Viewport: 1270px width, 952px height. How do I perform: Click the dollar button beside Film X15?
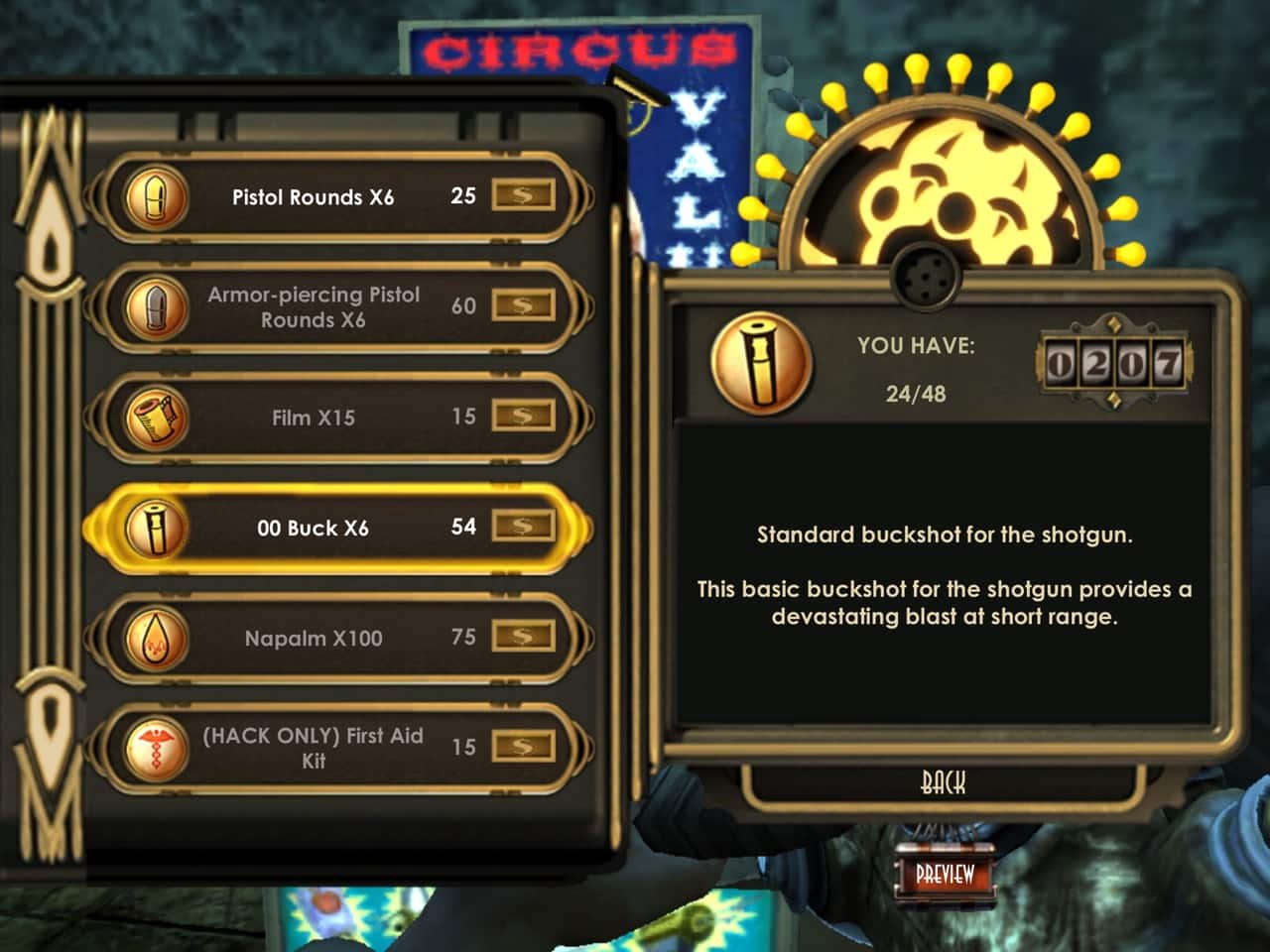pos(523,416)
